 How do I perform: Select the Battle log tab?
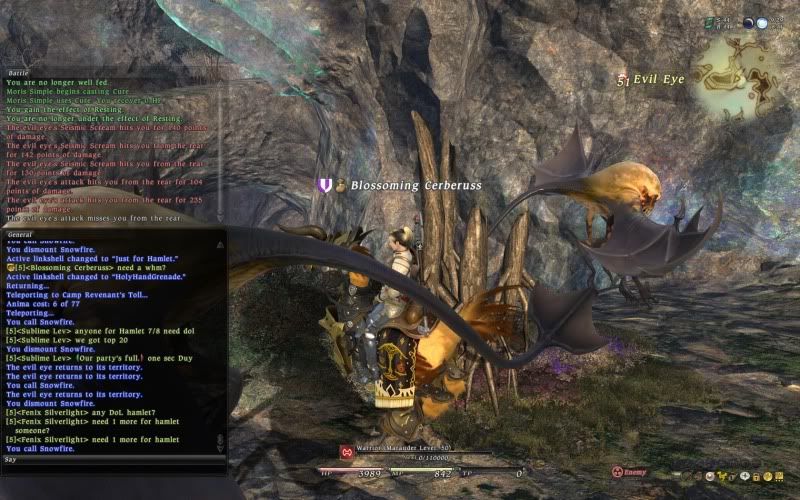point(19,71)
